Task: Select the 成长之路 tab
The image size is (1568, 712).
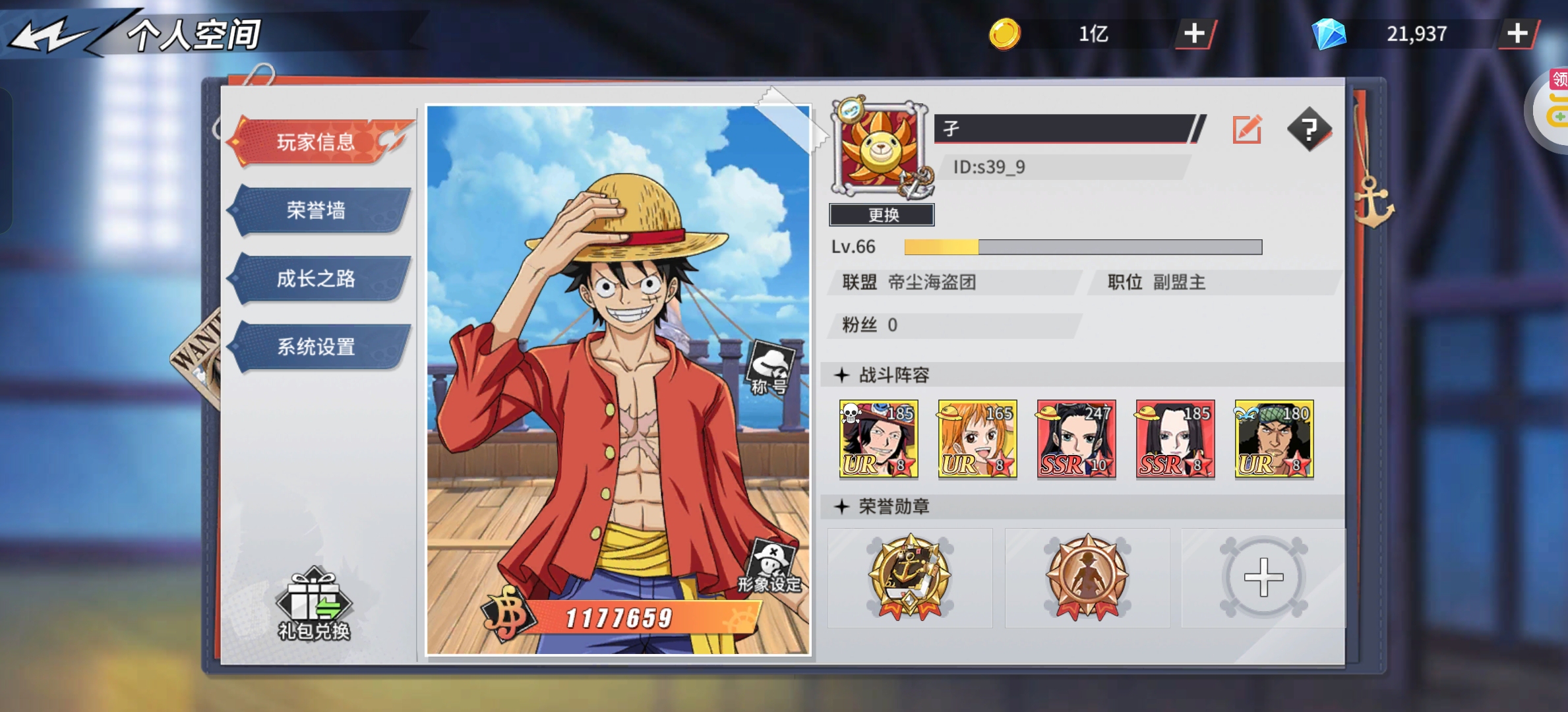Action: (317, 278)
